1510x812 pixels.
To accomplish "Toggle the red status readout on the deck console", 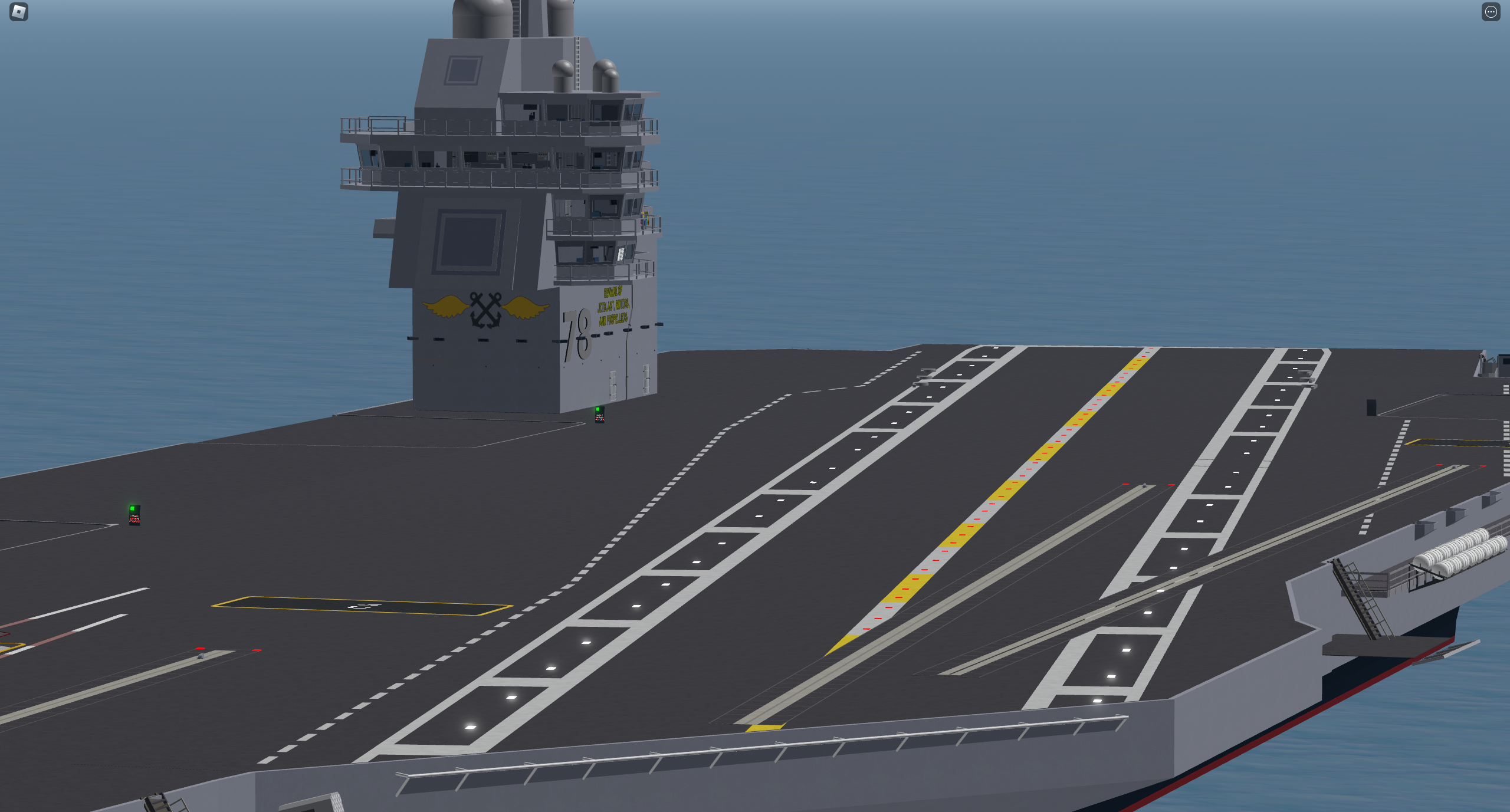I will [600, 419].
